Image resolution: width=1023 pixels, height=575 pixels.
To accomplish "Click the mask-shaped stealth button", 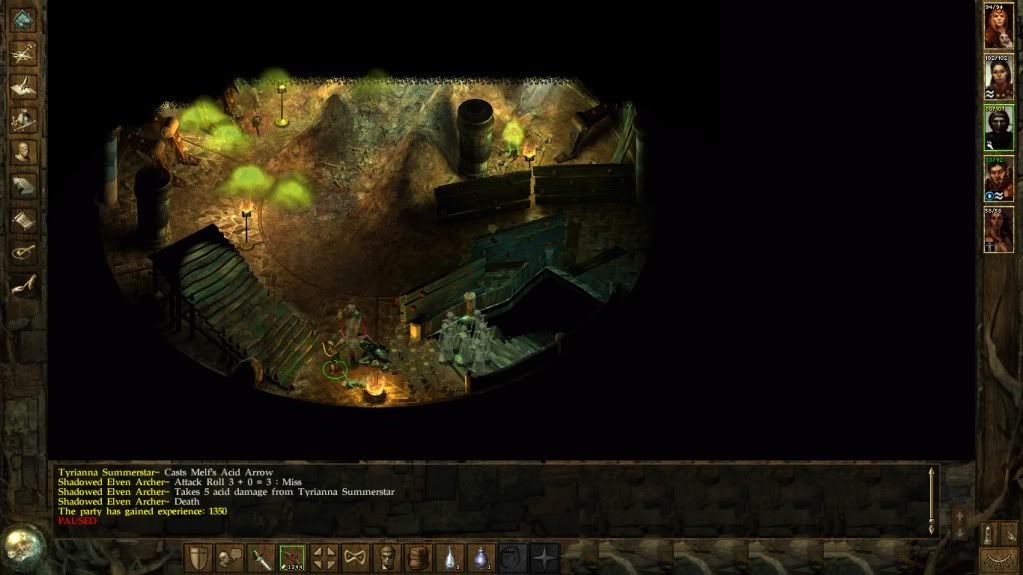I will [x=355, y=558].
